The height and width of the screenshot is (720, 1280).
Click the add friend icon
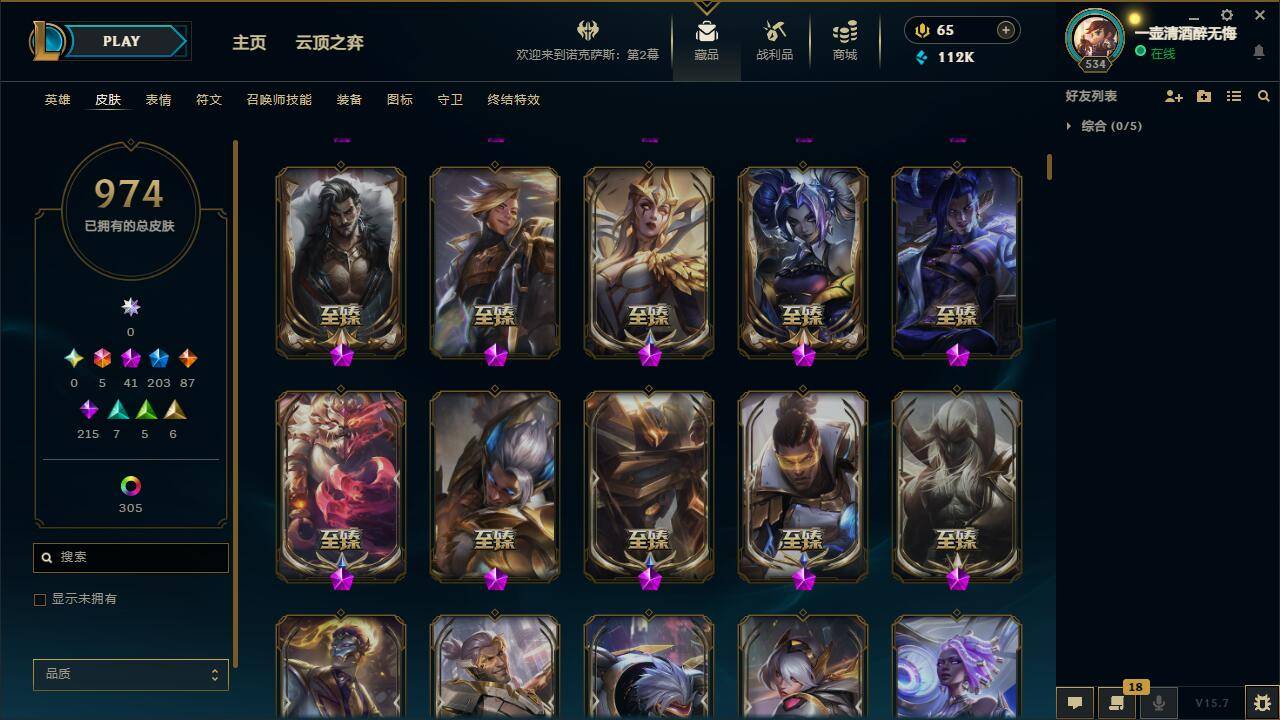[1174, 96]
